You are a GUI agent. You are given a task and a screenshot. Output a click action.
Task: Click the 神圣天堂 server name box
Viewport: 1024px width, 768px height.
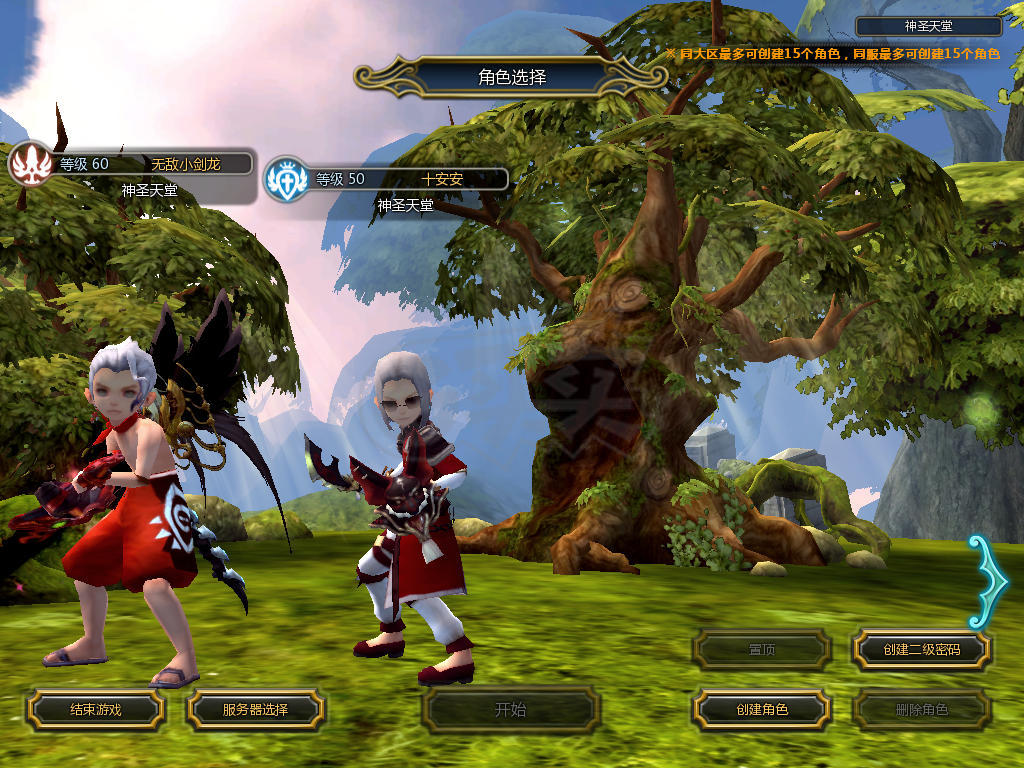point(929,27)
